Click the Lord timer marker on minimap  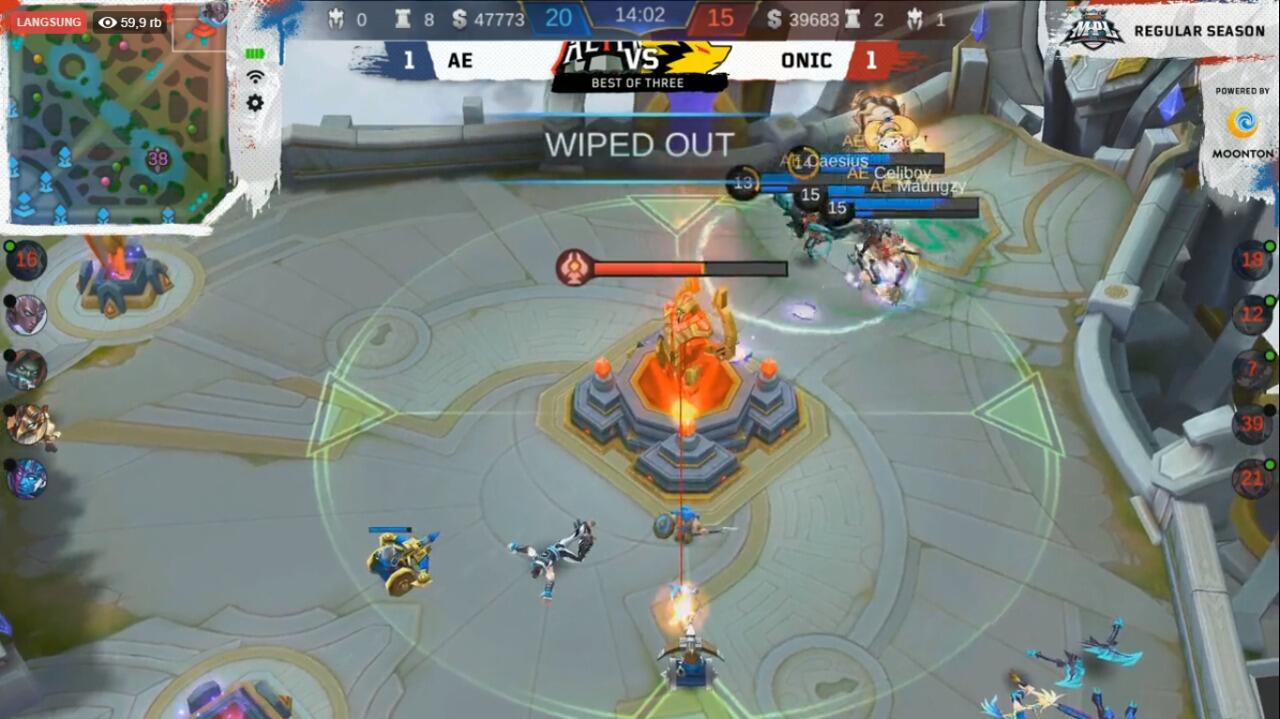point(158,158)
